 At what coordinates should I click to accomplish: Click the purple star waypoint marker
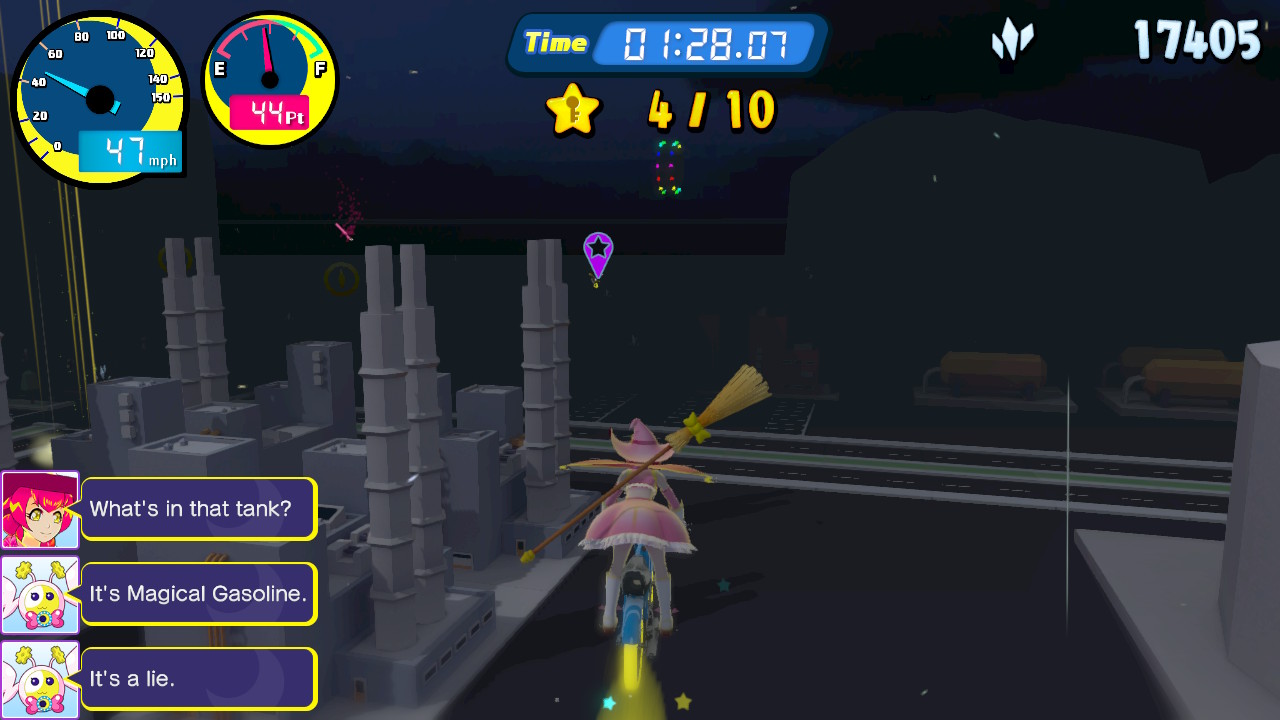(x=598, y=253)
